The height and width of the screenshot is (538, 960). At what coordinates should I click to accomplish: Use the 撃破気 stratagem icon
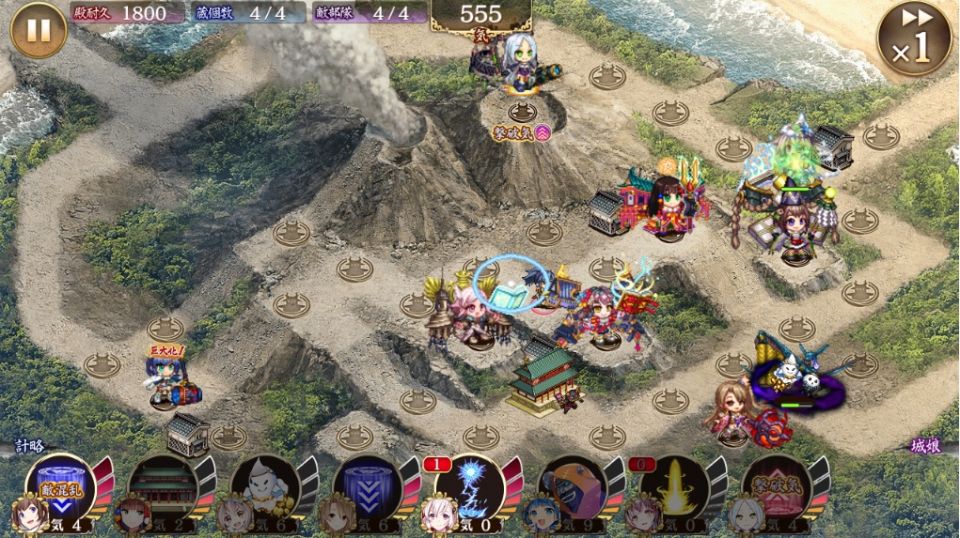click(775, 486)
